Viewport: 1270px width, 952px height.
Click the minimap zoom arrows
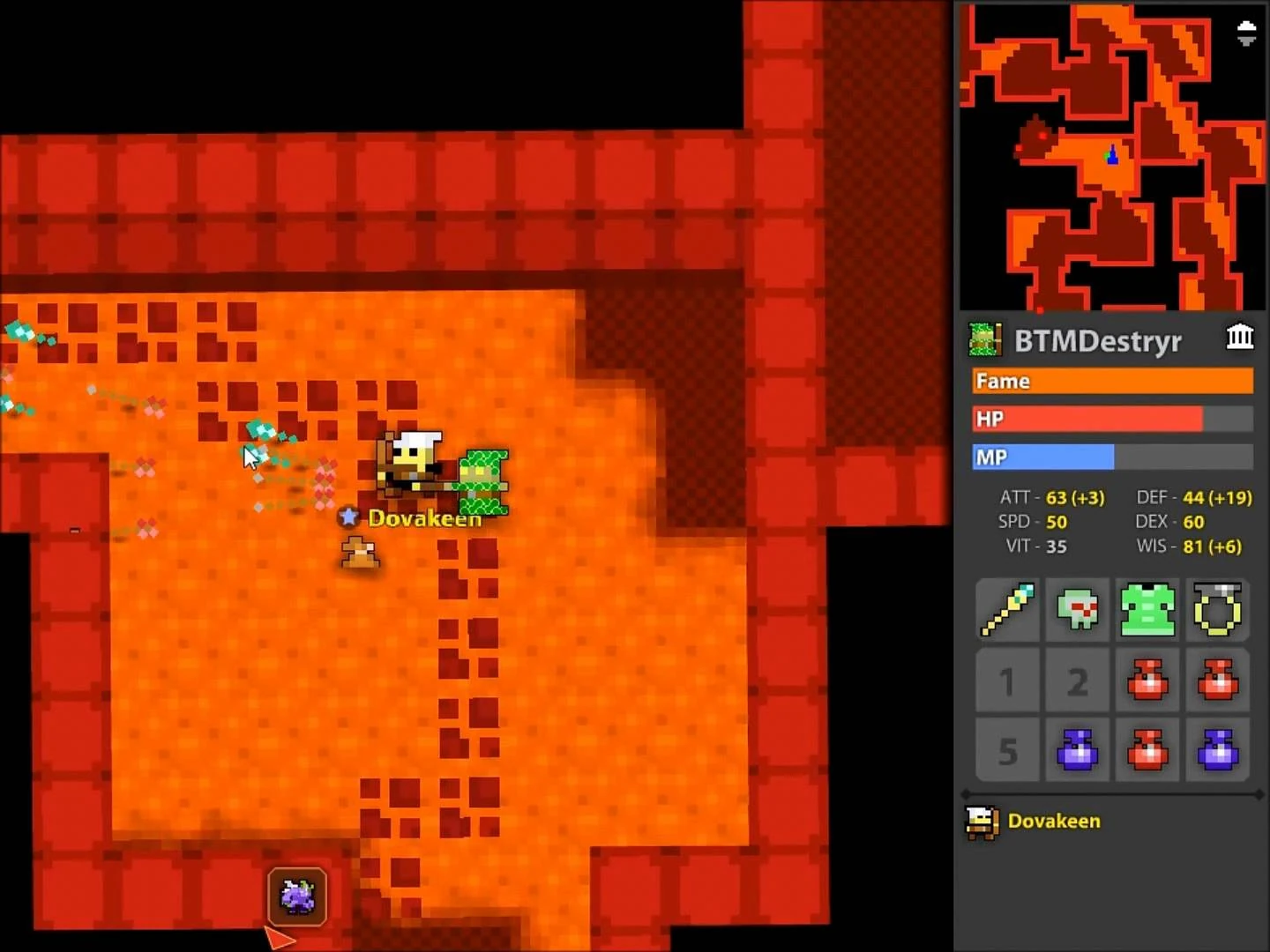click(1245, 33)
